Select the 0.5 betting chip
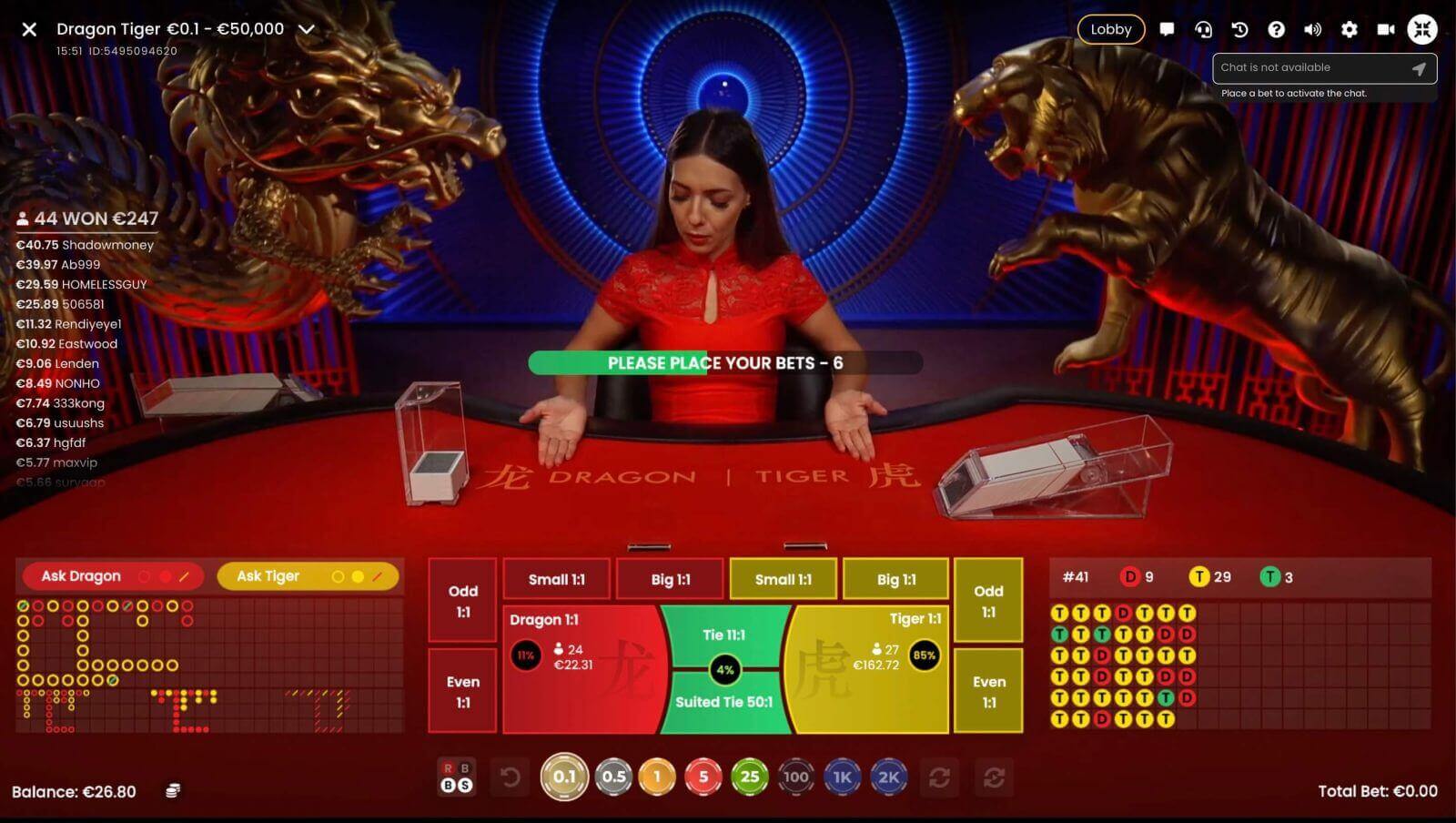Viewport: 1456px width, 823px height. pyautogui.click(x=612, y=777)
